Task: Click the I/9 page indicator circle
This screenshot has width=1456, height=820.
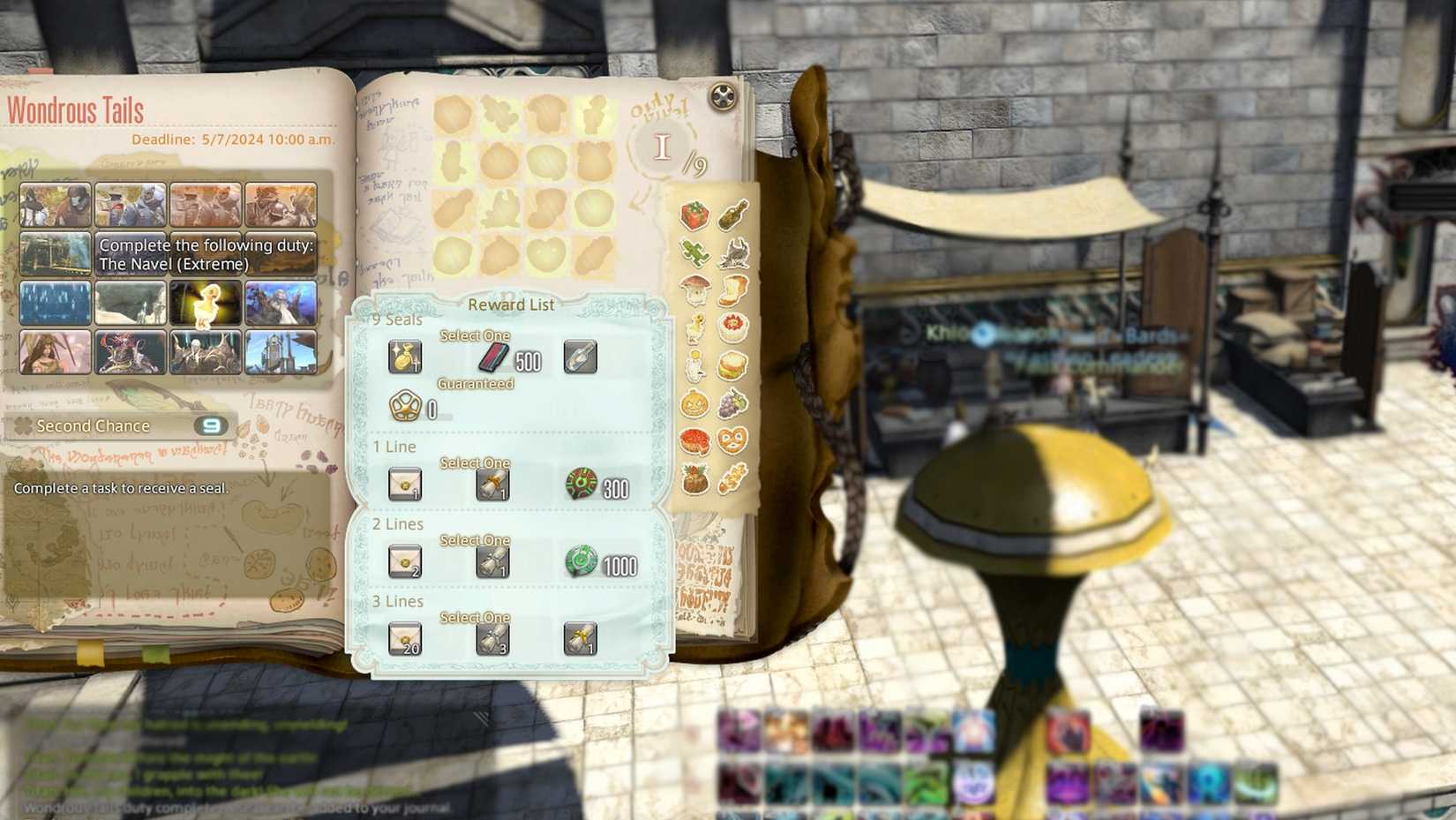Action: 661,147
